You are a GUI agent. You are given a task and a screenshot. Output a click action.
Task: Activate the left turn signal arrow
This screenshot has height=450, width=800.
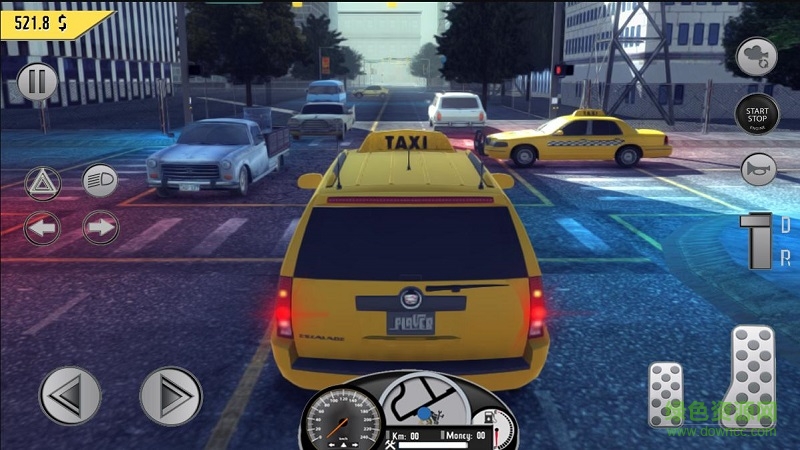point(42,227)
